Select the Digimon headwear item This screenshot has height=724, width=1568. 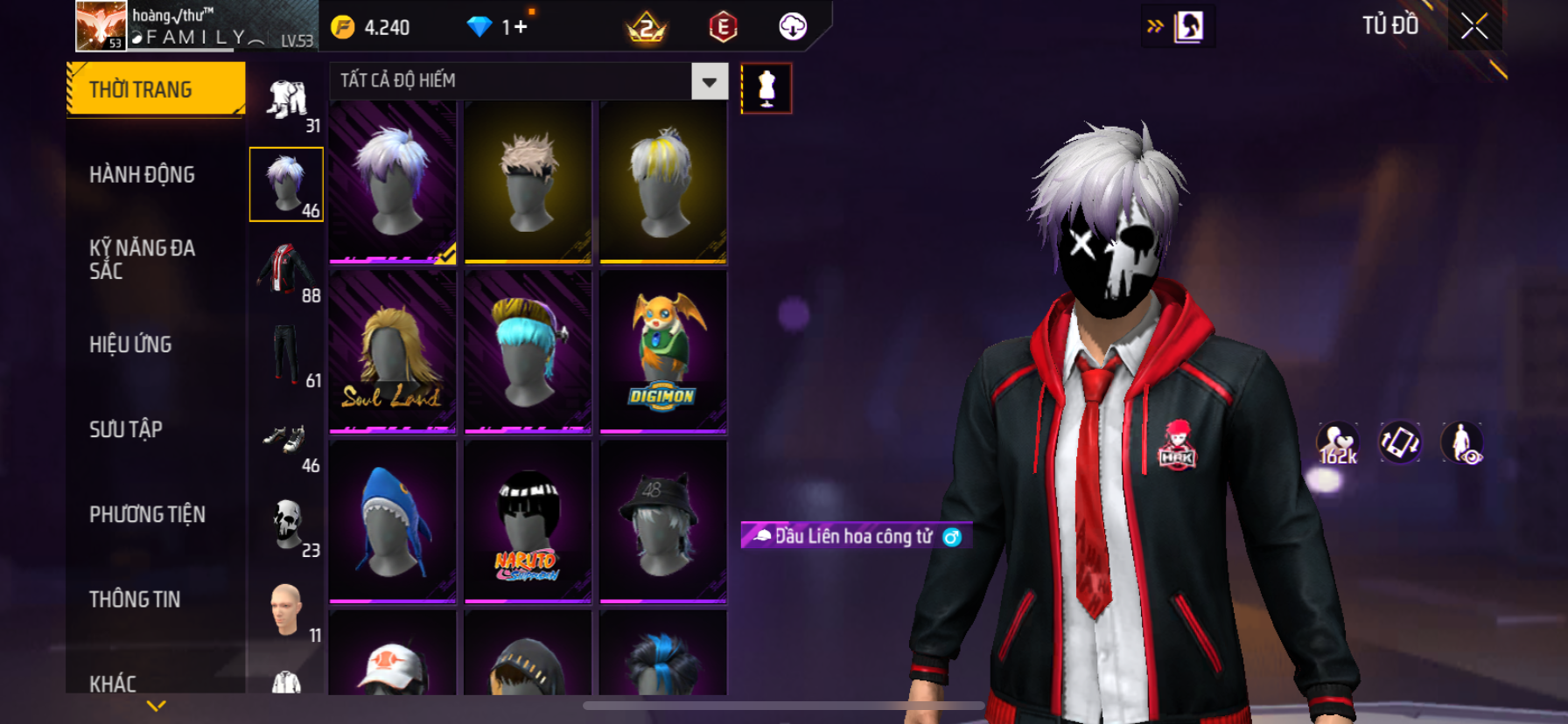[663, 352]
